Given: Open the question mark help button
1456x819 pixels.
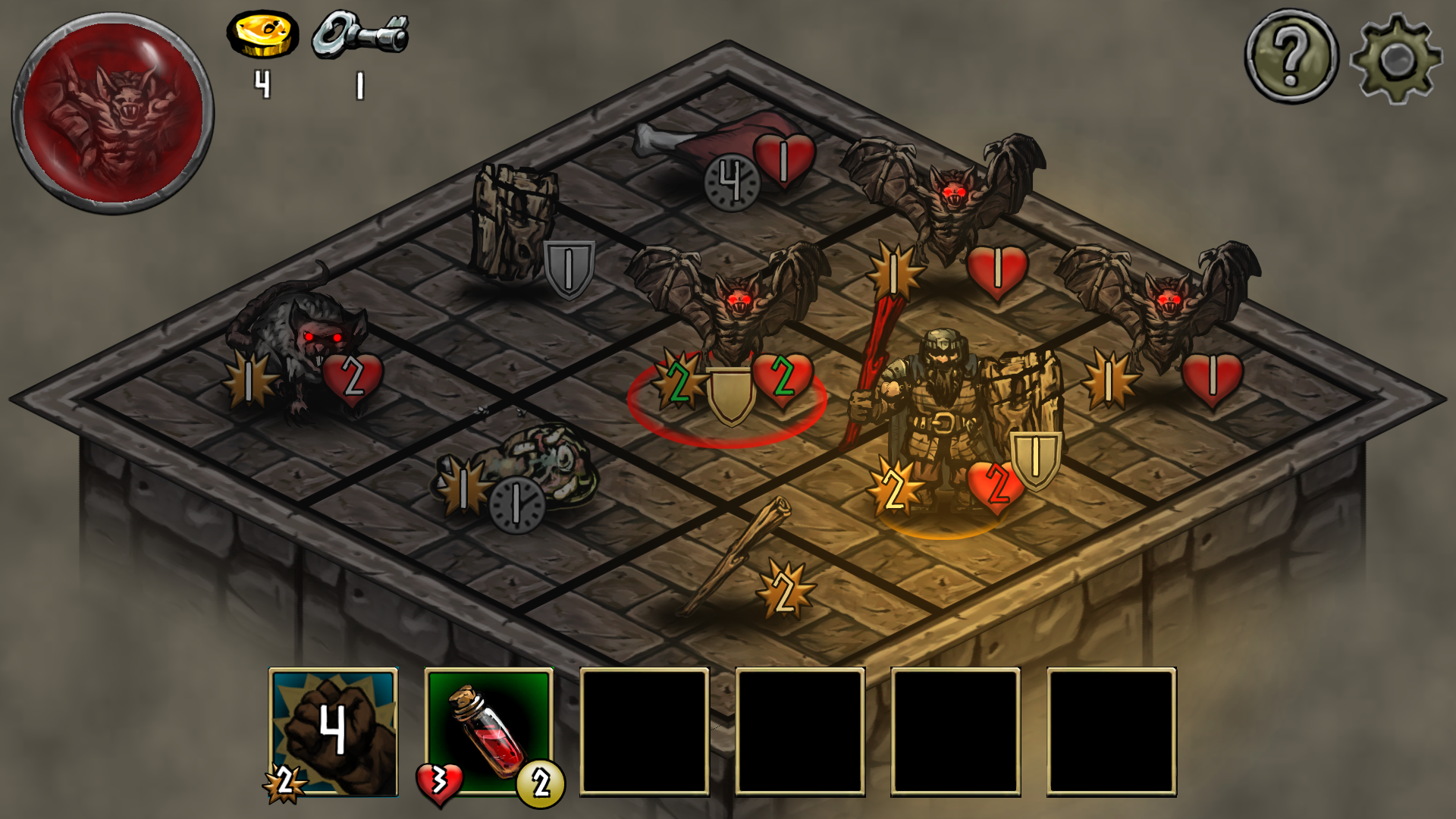Looking at the screenshot, I should [x=1291, y=56].
